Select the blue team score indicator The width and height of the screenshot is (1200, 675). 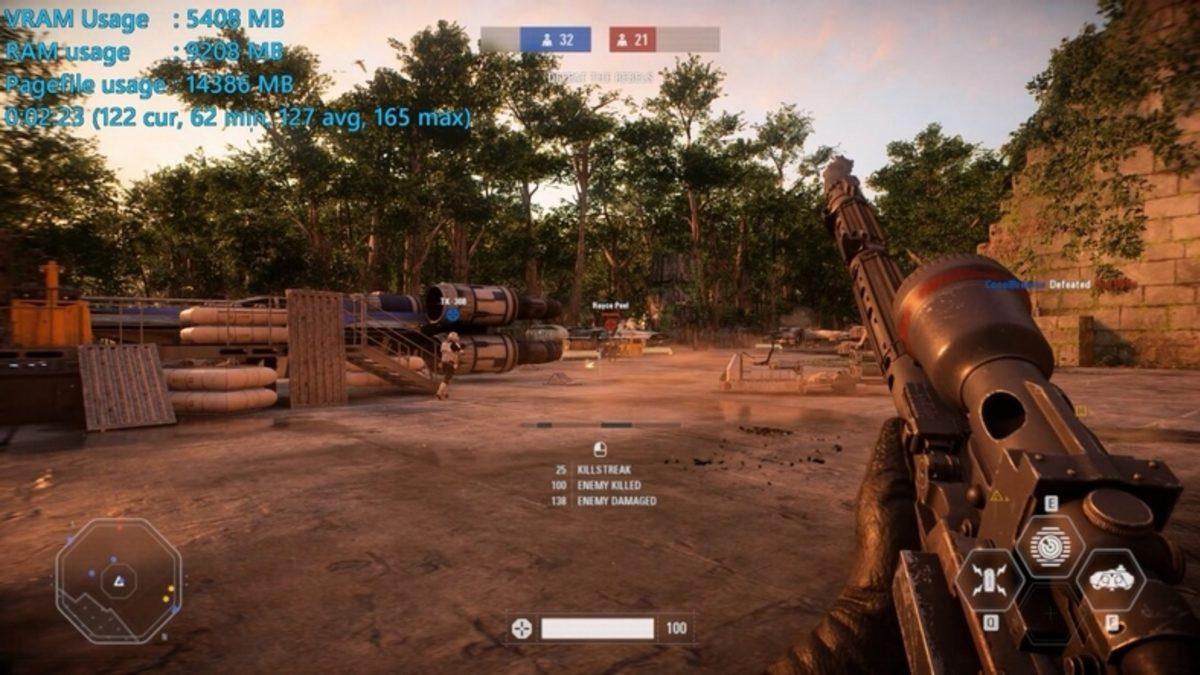(555, 40)
